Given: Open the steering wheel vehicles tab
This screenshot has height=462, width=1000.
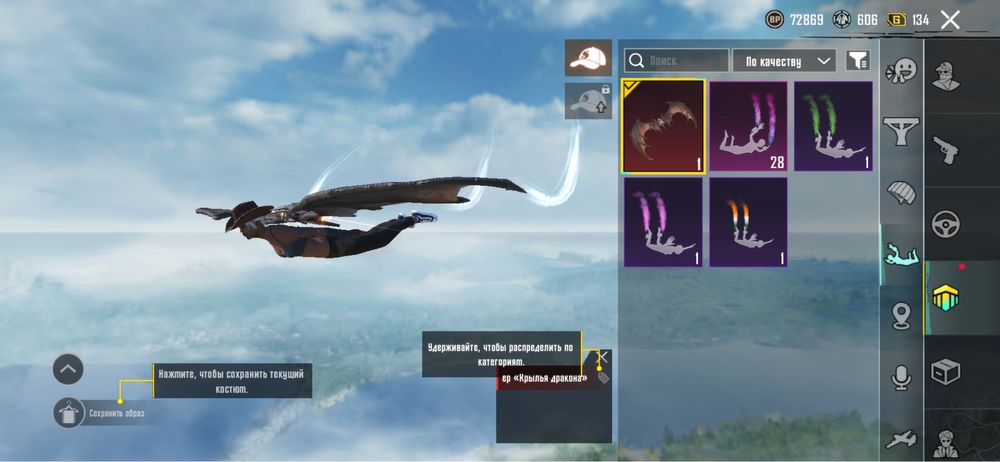Looking at the screenshot, I should pyautogui.click(x=946, y=224).
